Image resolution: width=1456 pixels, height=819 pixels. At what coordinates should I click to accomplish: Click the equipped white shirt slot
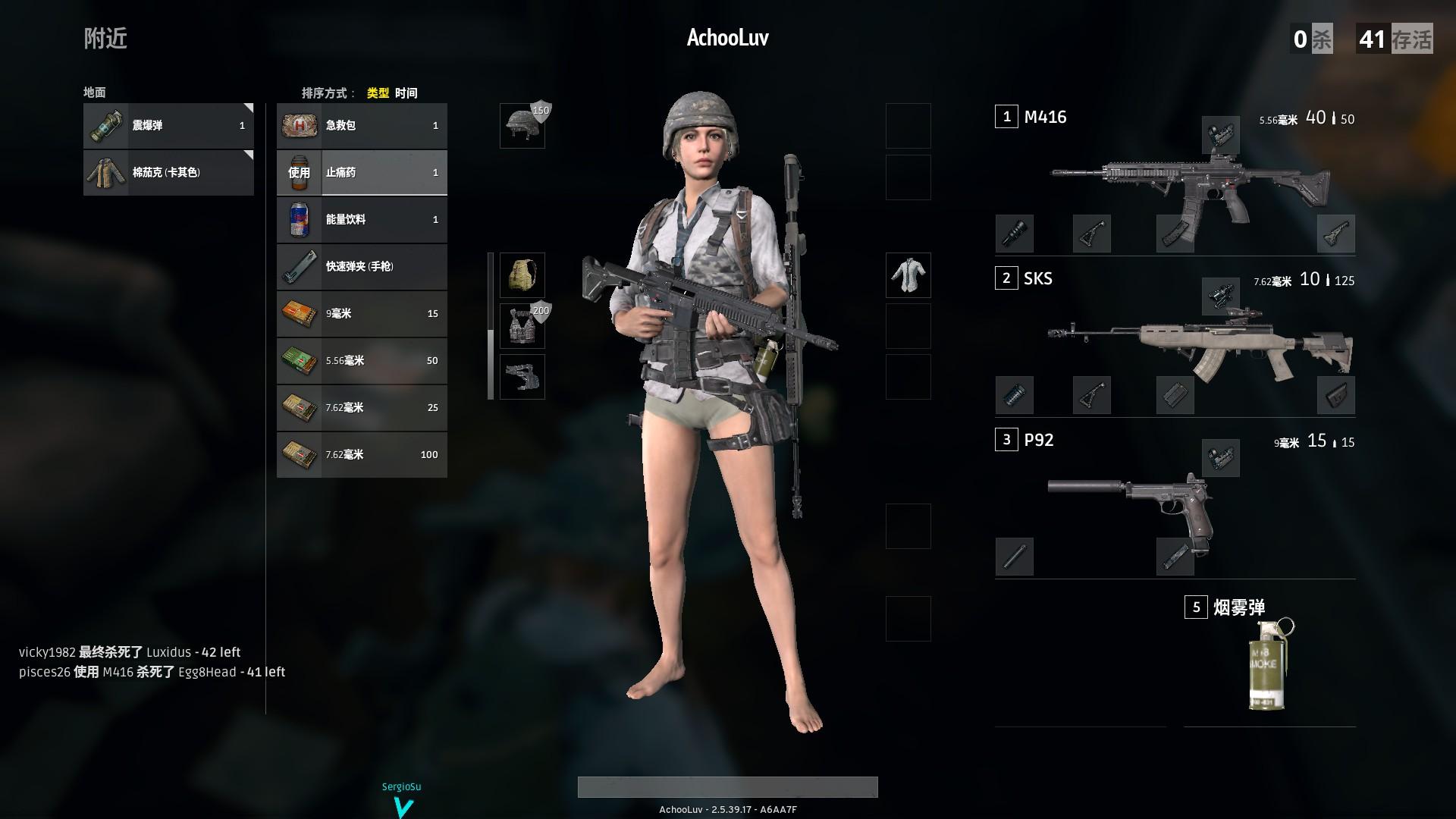tap(908, 275)
